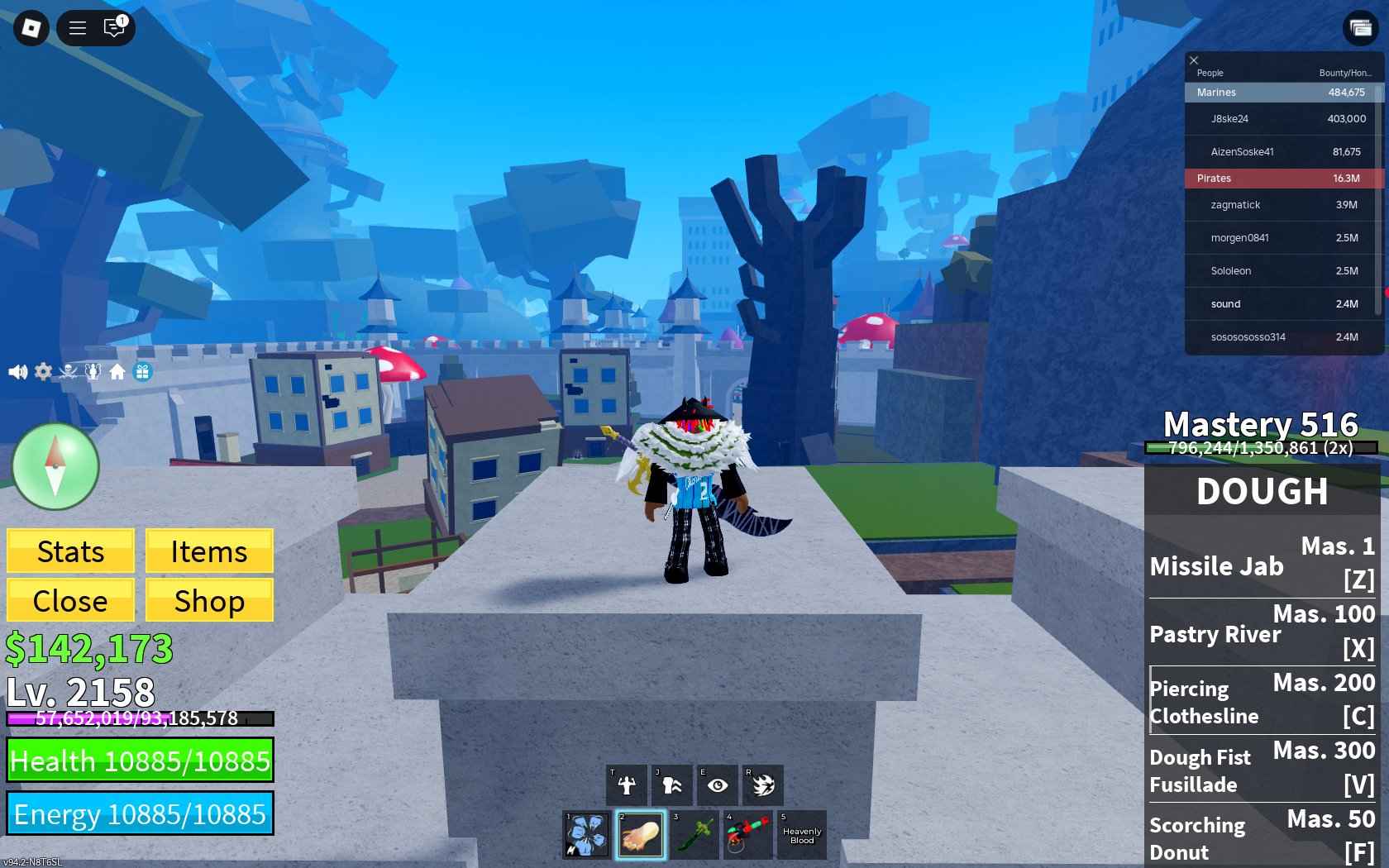
Task: Click the pirate skull crew icon
Action: coord(67,371)
